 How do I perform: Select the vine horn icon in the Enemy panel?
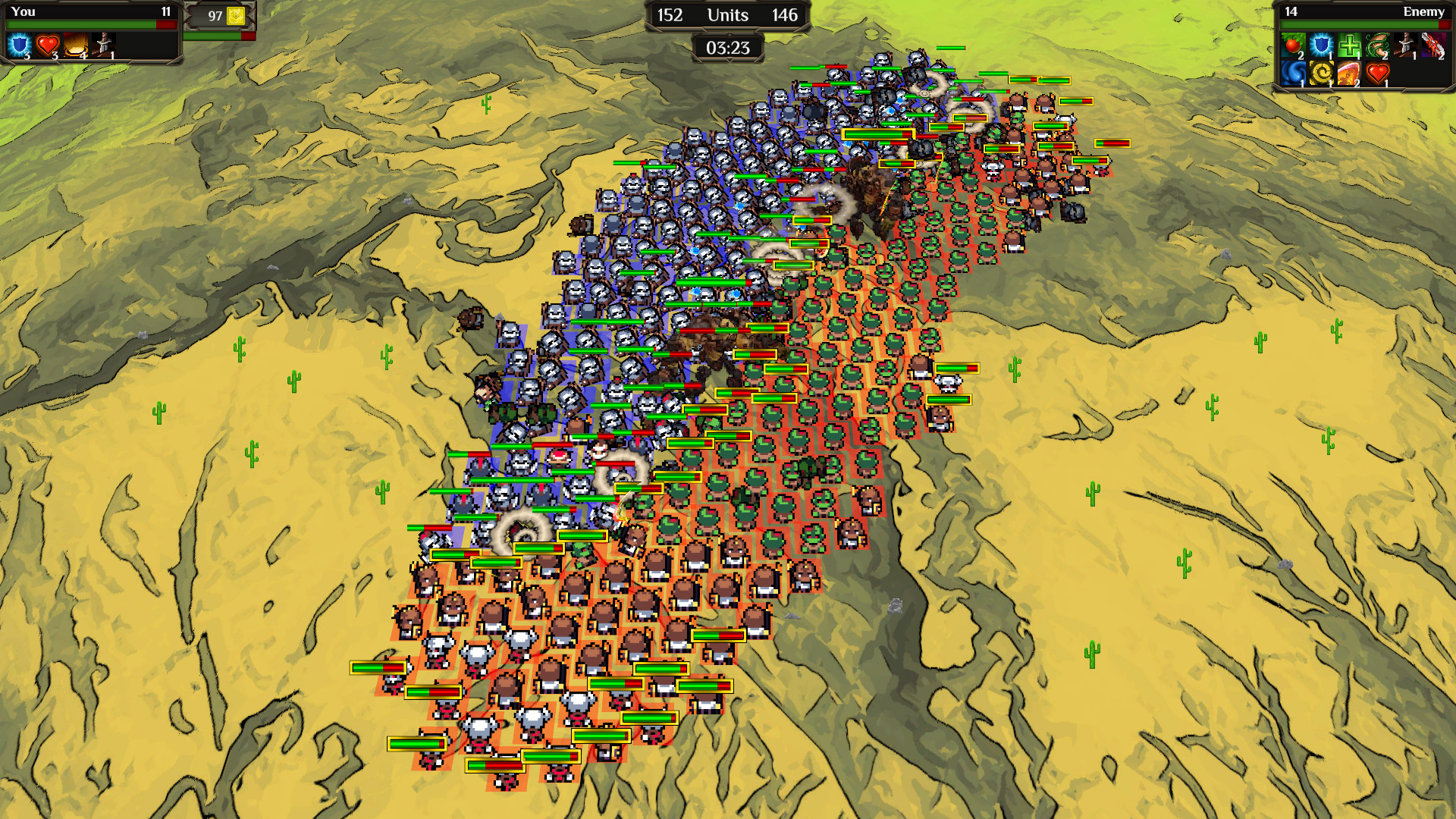(1377, 45)
